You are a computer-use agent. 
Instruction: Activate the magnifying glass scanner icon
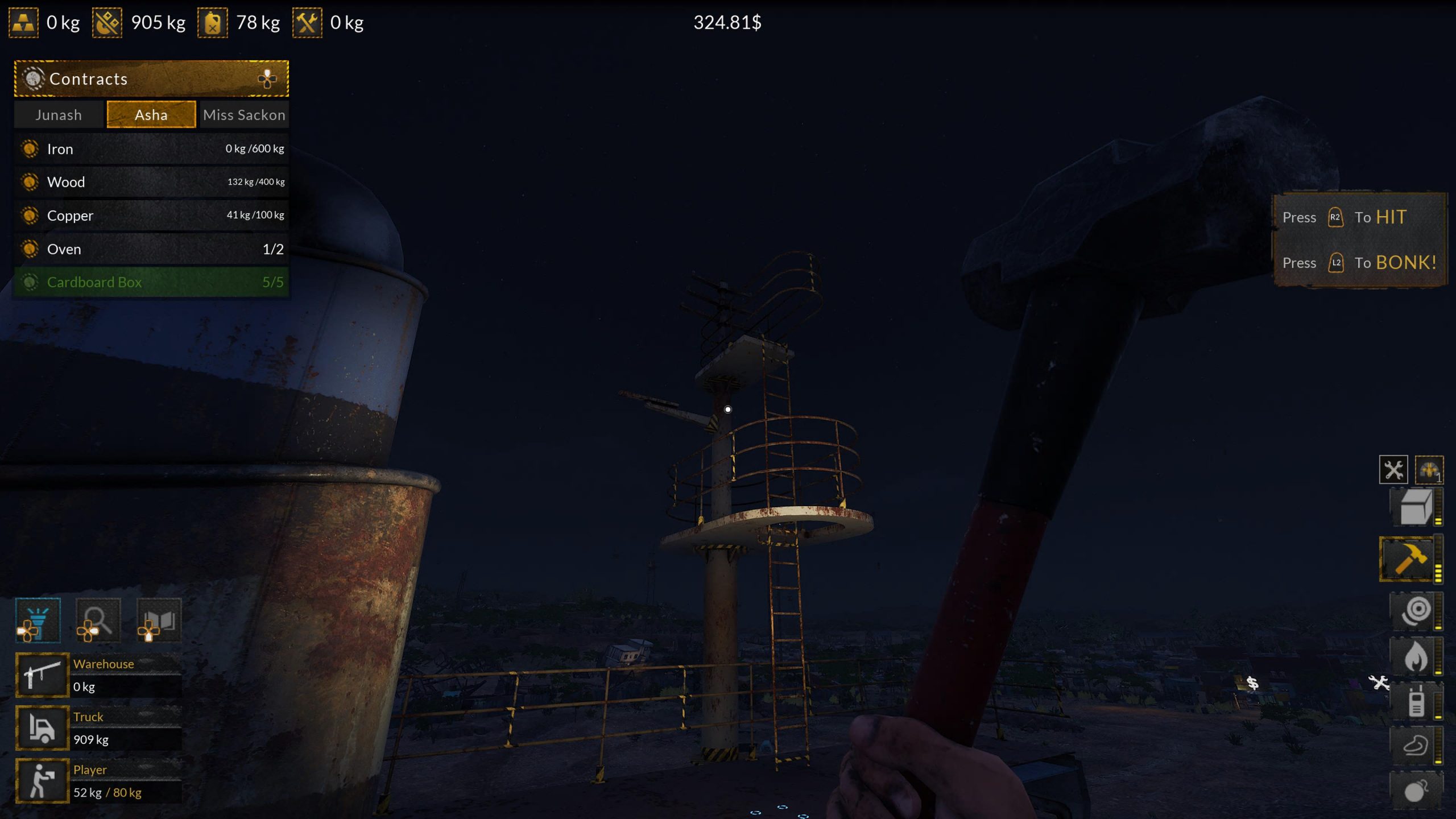pos(98,620)
